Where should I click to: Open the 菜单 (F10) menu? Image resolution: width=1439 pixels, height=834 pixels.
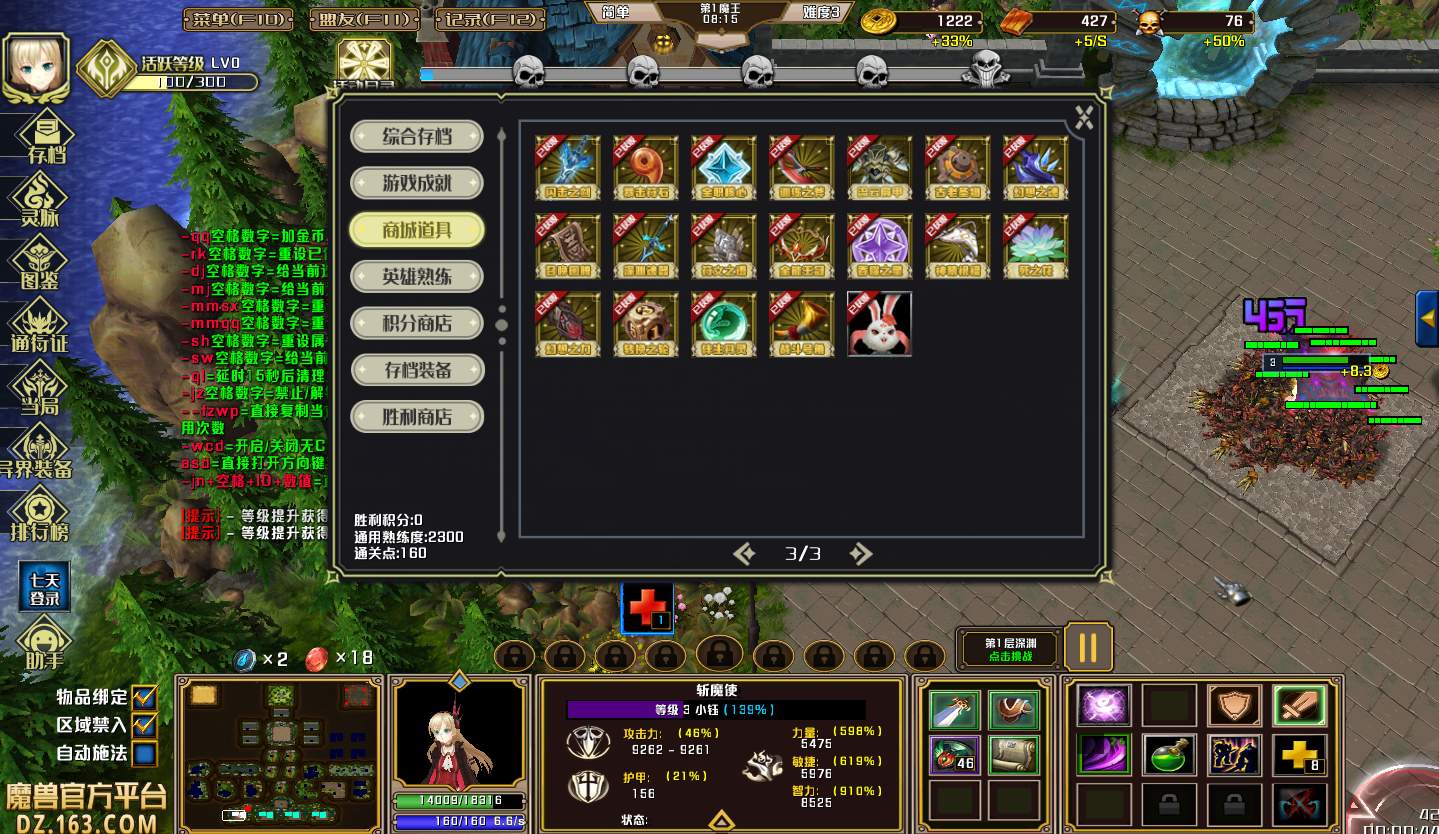click(238, 19)
